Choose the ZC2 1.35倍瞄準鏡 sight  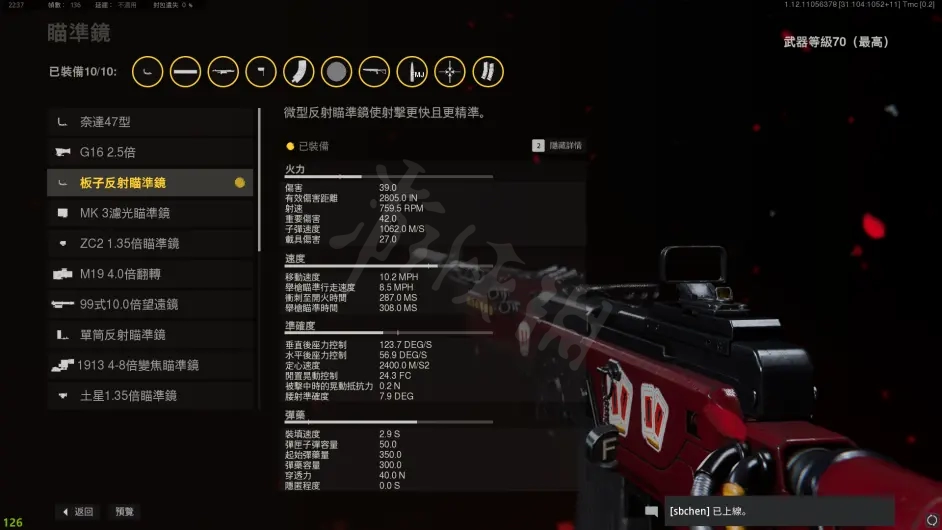[150, 244]
